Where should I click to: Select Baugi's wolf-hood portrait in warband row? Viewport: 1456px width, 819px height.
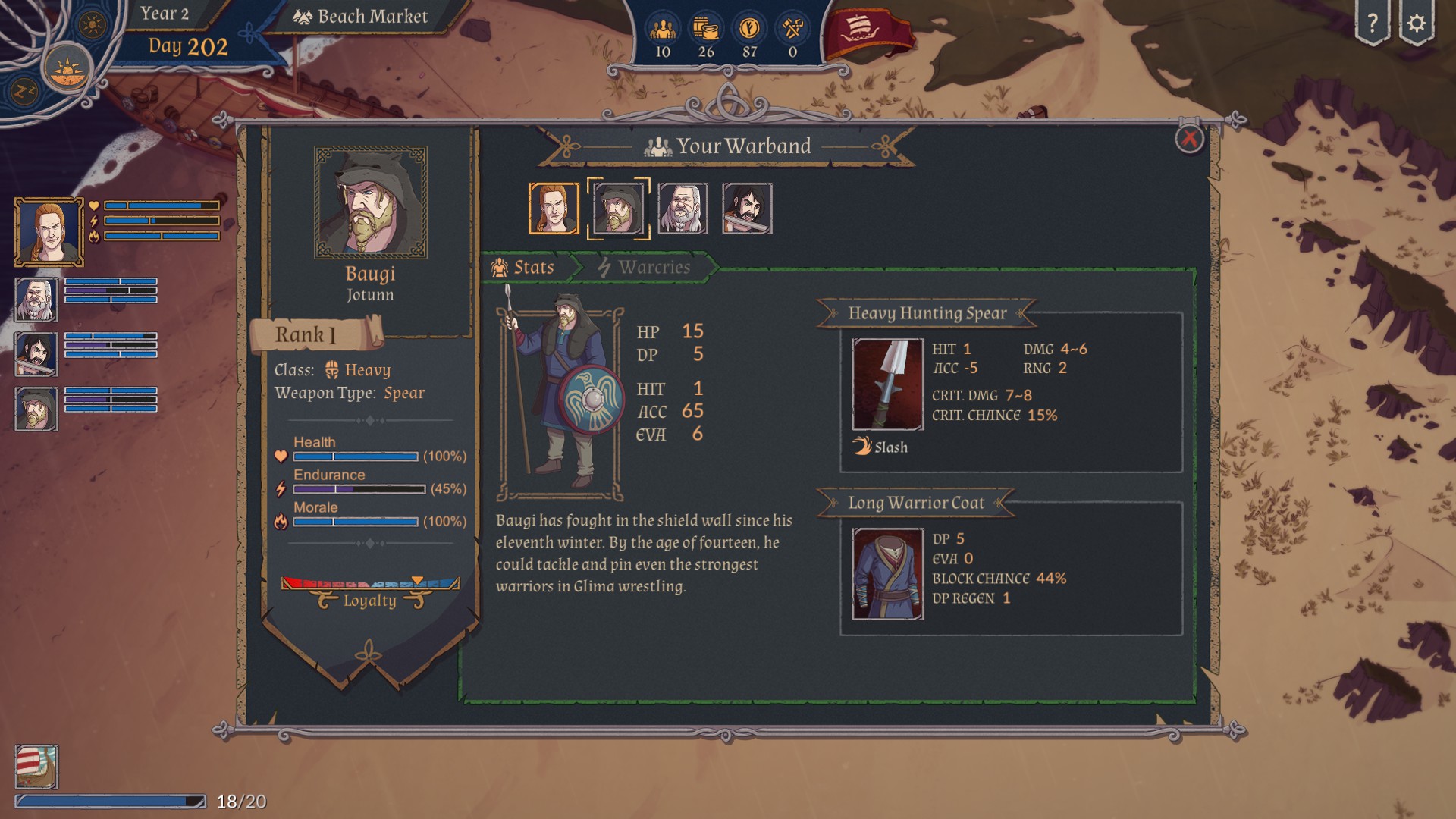(x=618, y=208)
